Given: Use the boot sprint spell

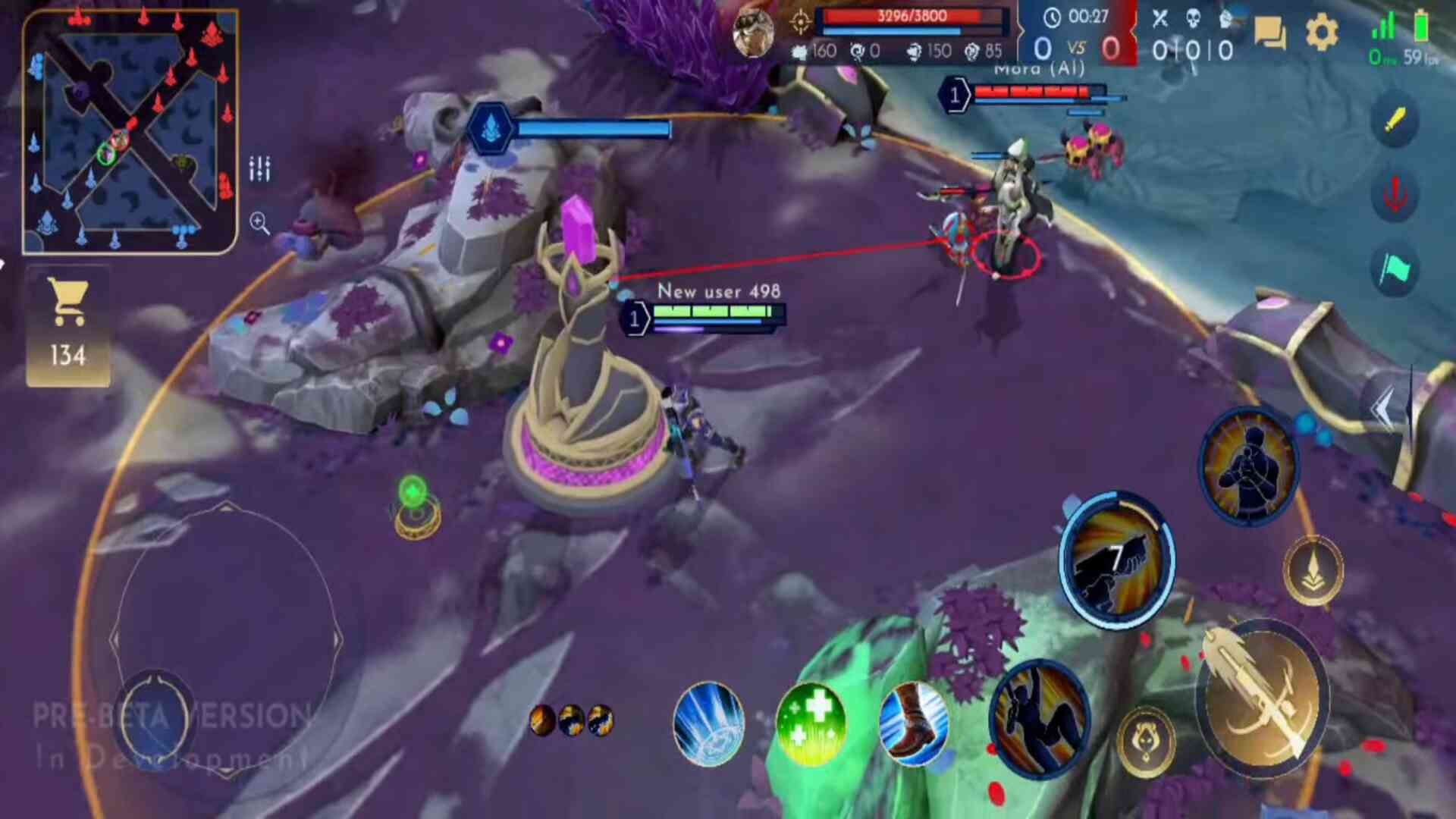Looking at the screenshot, I should pos(913,724).
